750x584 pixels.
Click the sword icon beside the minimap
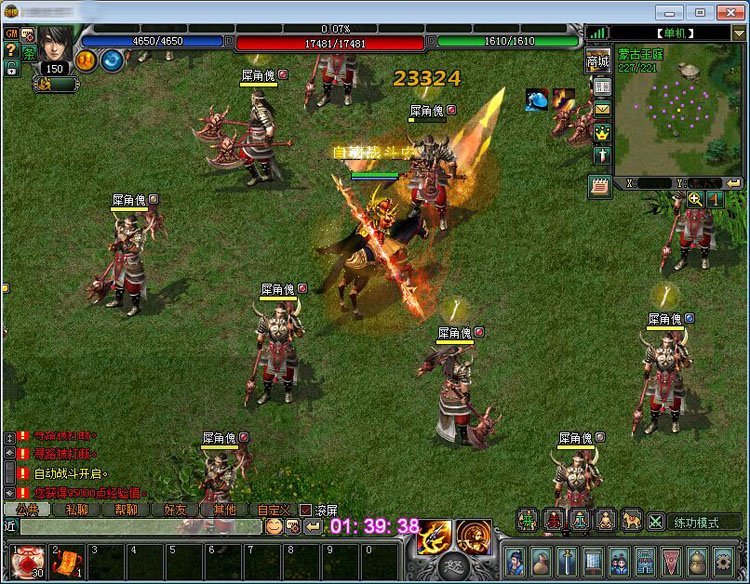(602, 156)
